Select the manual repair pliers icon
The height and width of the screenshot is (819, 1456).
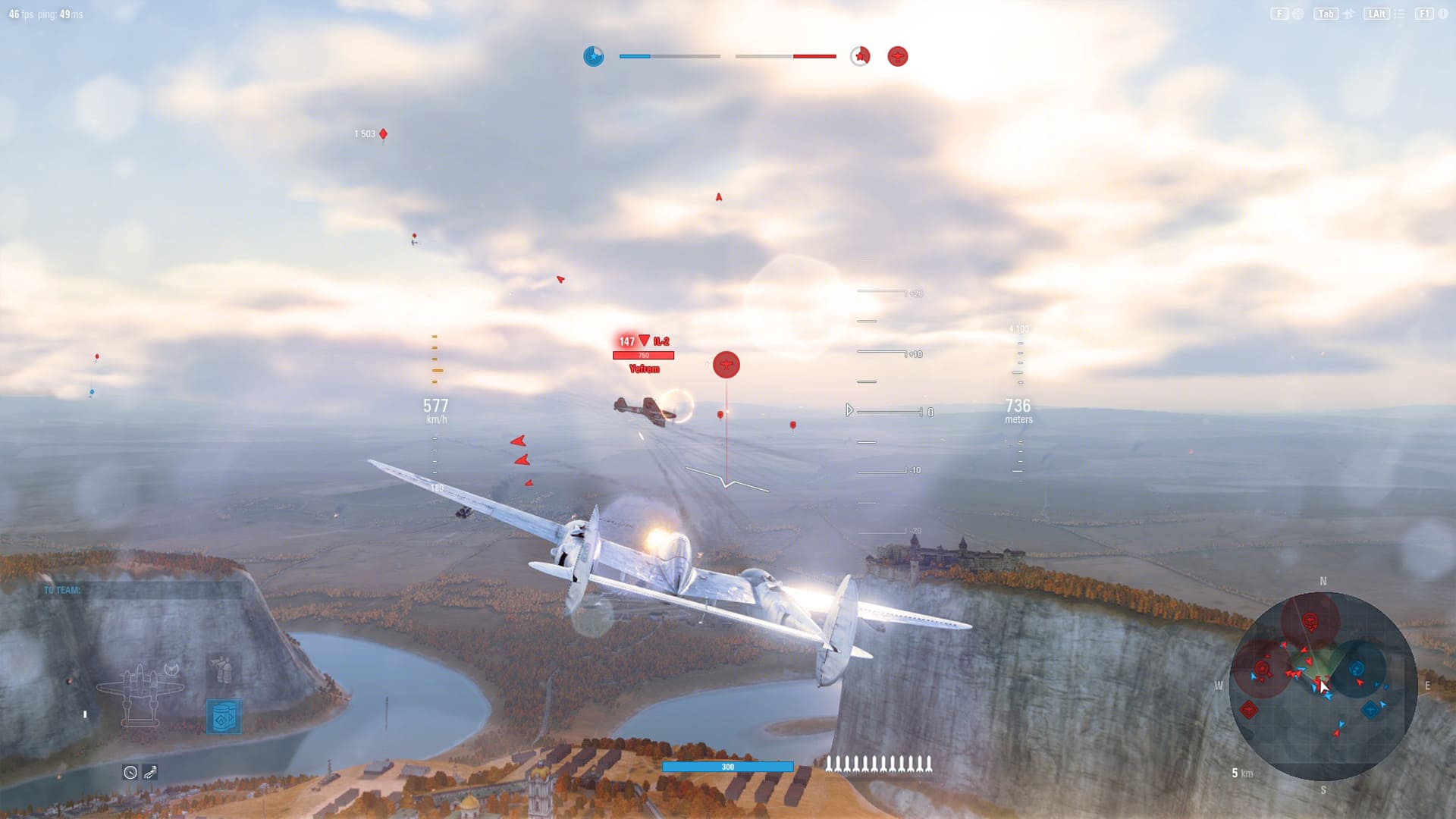point(150,772)
